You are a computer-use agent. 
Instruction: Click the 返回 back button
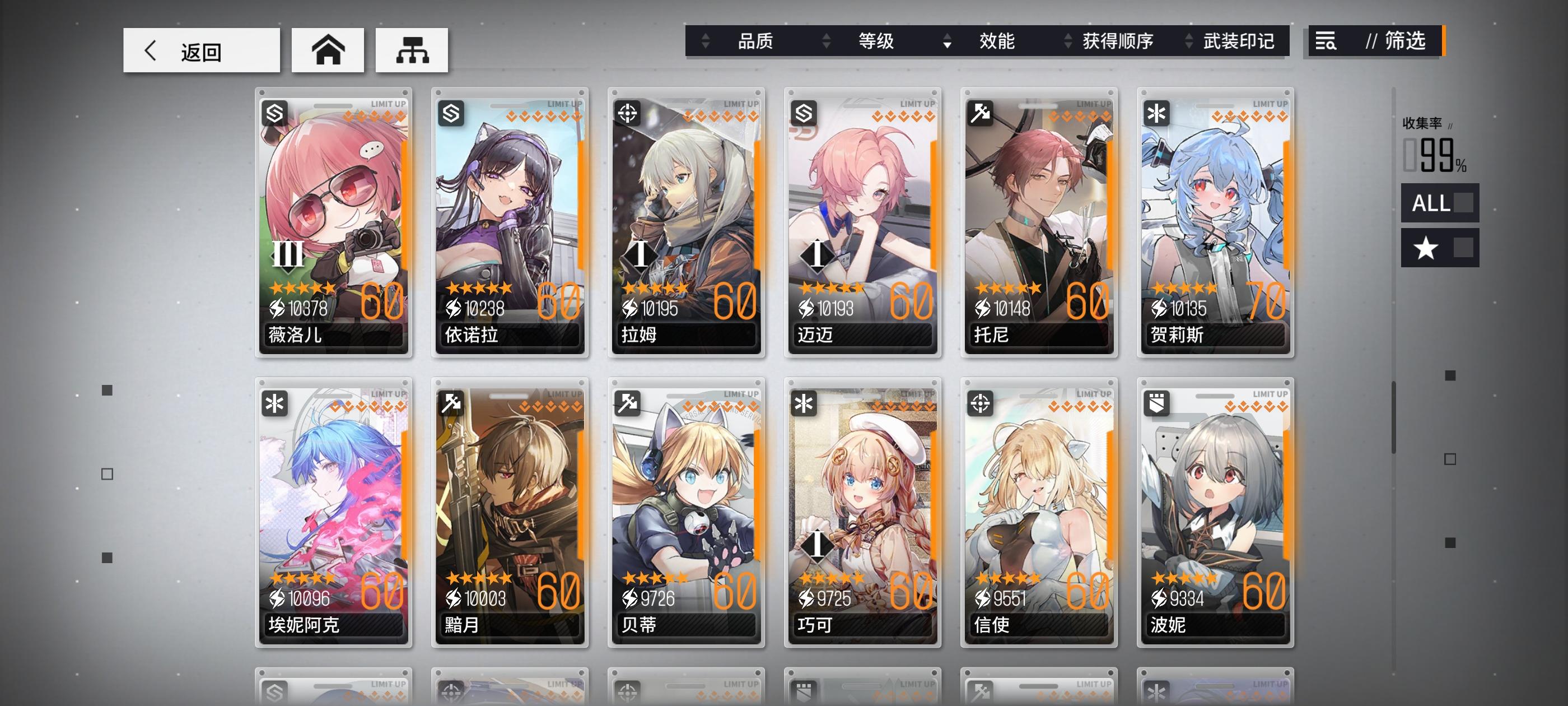(201, 50)
